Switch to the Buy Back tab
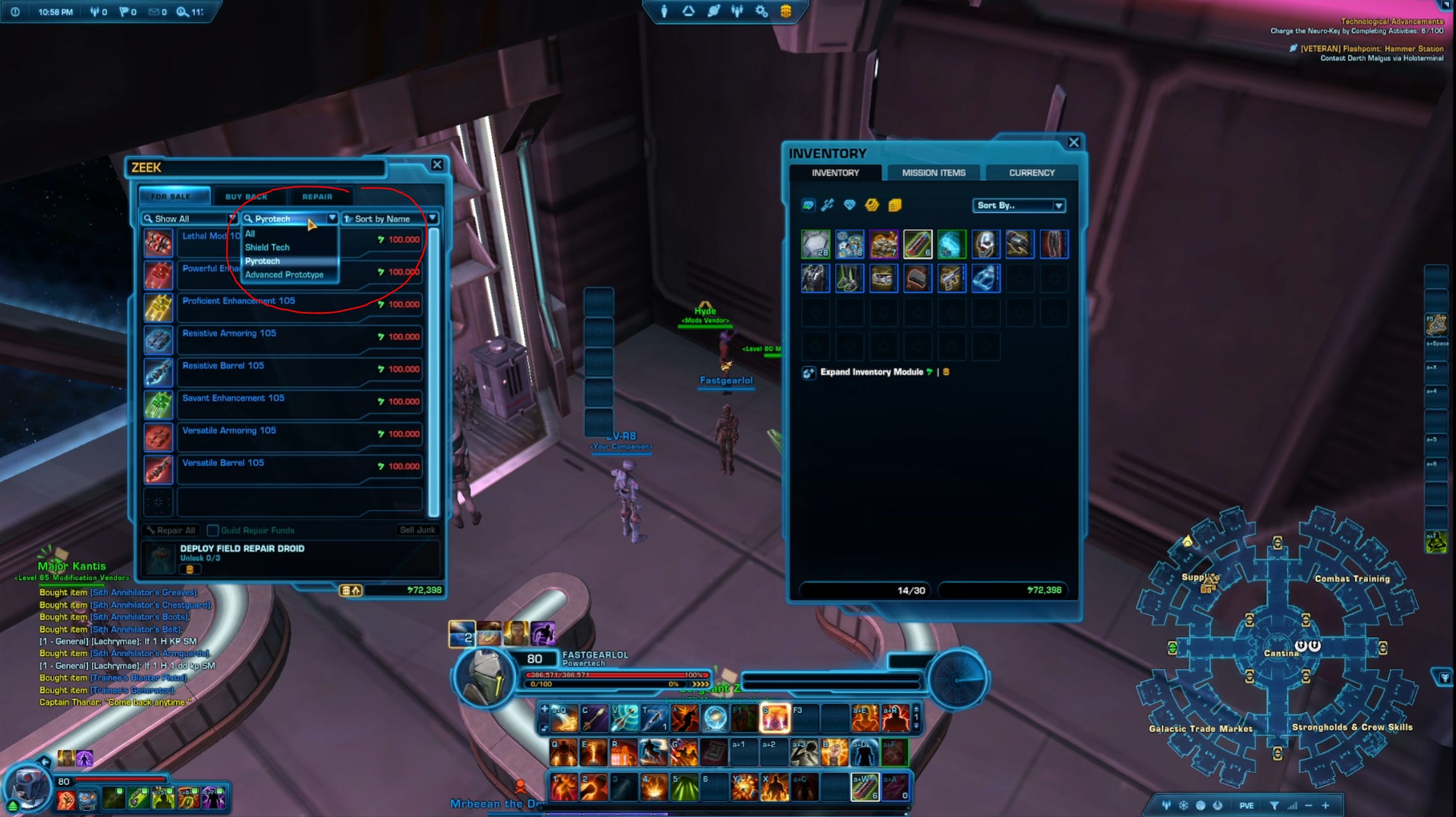 [x=246, y=197]
